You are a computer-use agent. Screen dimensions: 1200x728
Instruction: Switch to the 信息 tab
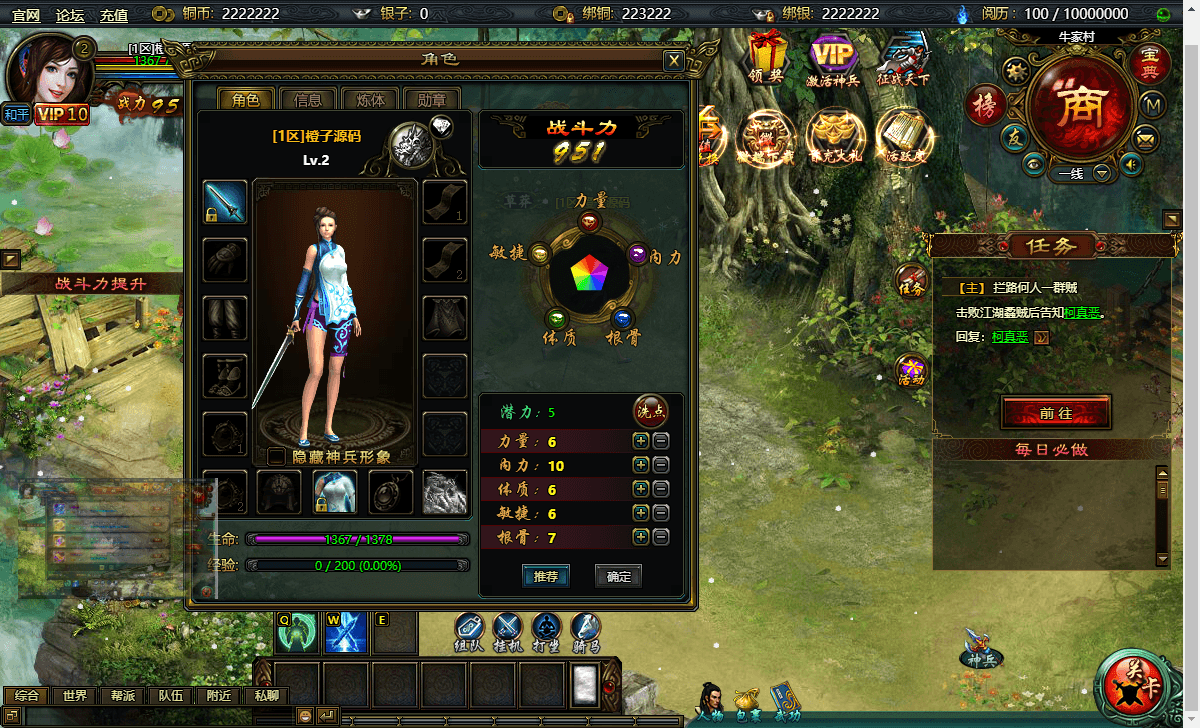pos(308,99)
